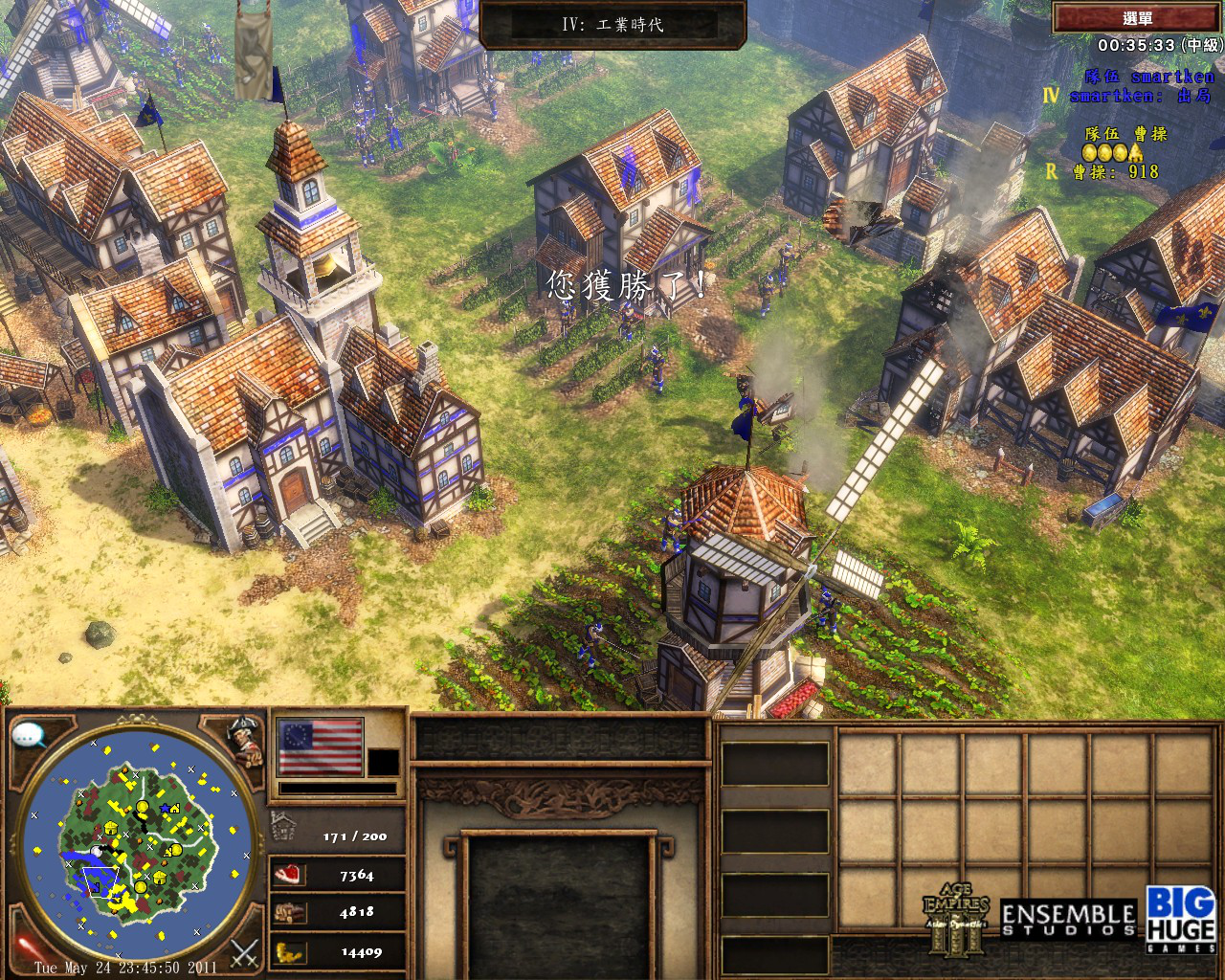This screenshot has height=980, width=1225.
Task: Open chat with the speech bubble icon
Action: [x=30, y=736]
